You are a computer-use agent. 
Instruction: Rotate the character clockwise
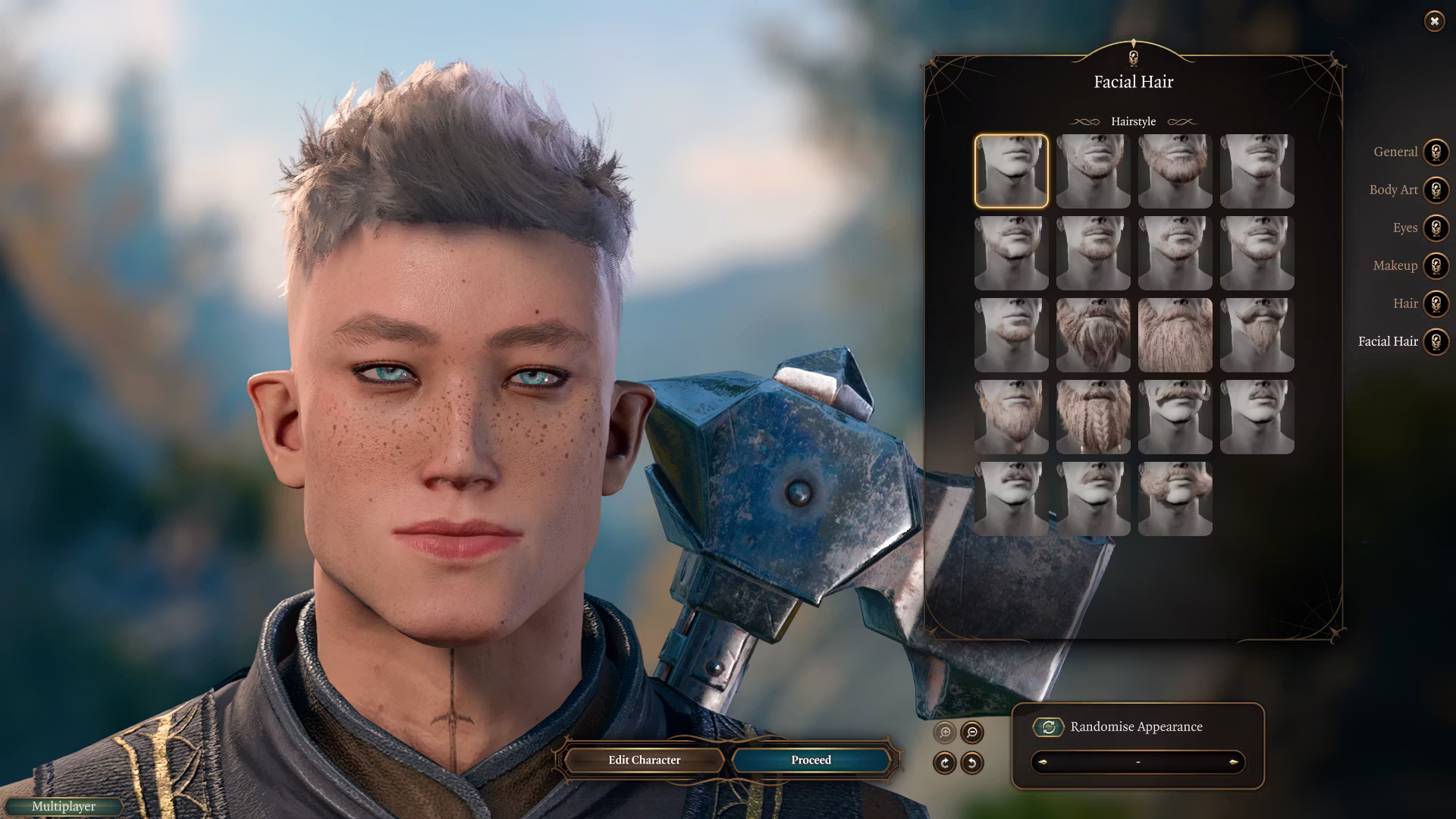[945, 764]
